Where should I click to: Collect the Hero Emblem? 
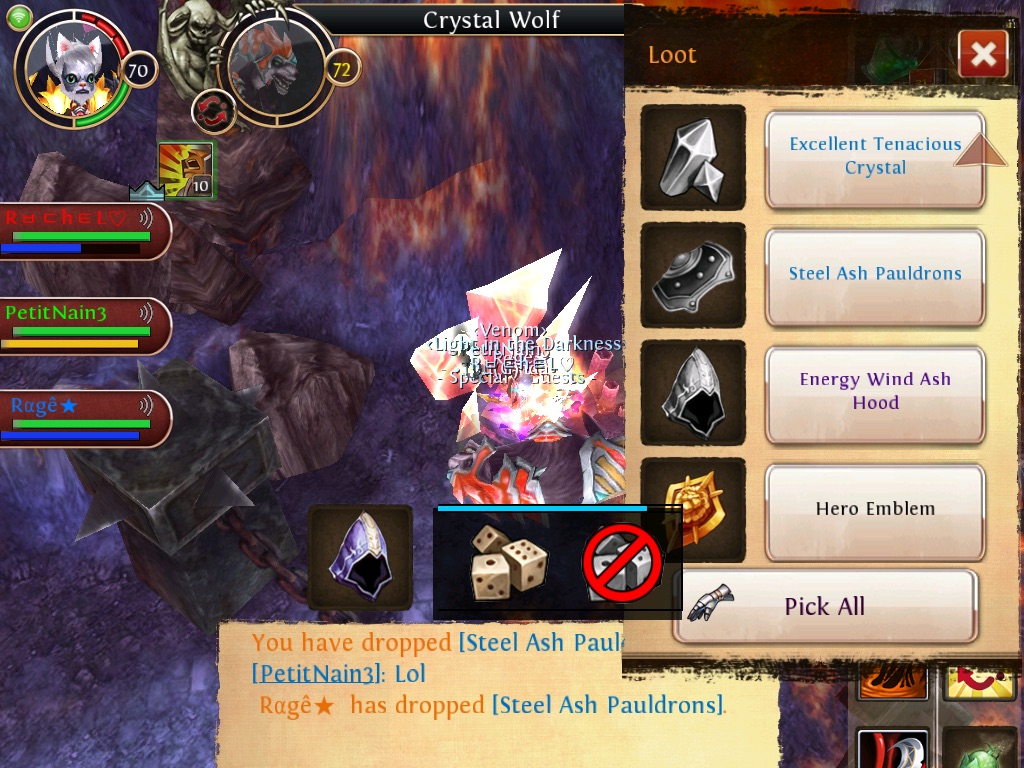pos(875,509)
